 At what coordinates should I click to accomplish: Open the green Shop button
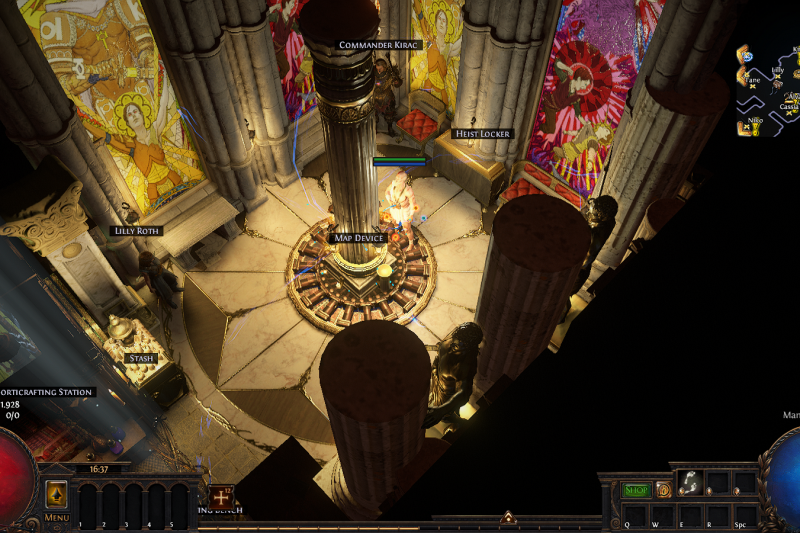(x=636, y=490)
